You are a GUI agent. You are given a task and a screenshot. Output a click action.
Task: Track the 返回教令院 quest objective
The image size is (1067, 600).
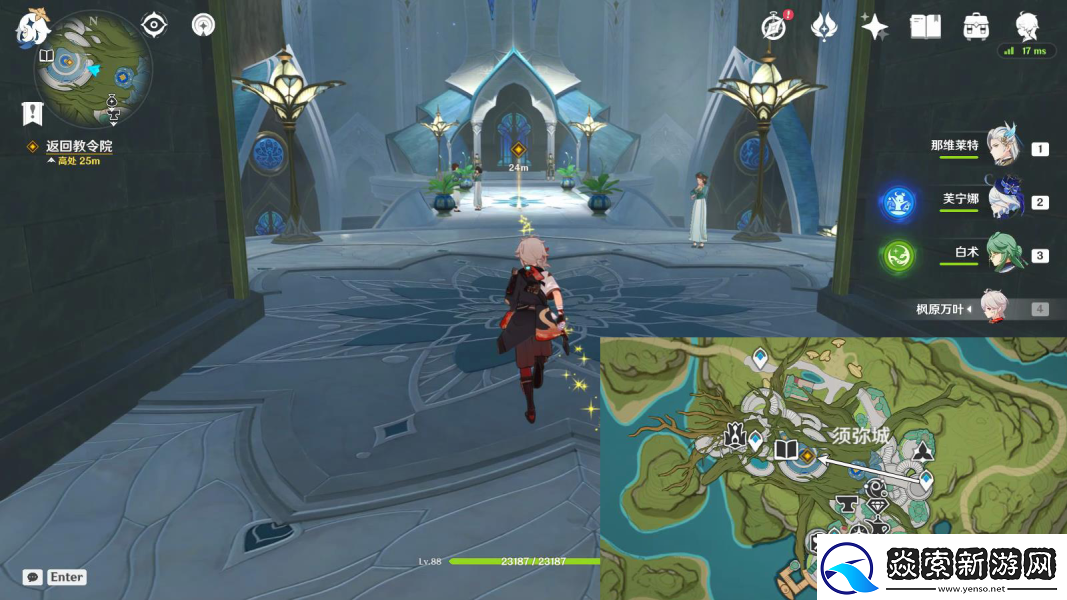click(x=78, y=146)
